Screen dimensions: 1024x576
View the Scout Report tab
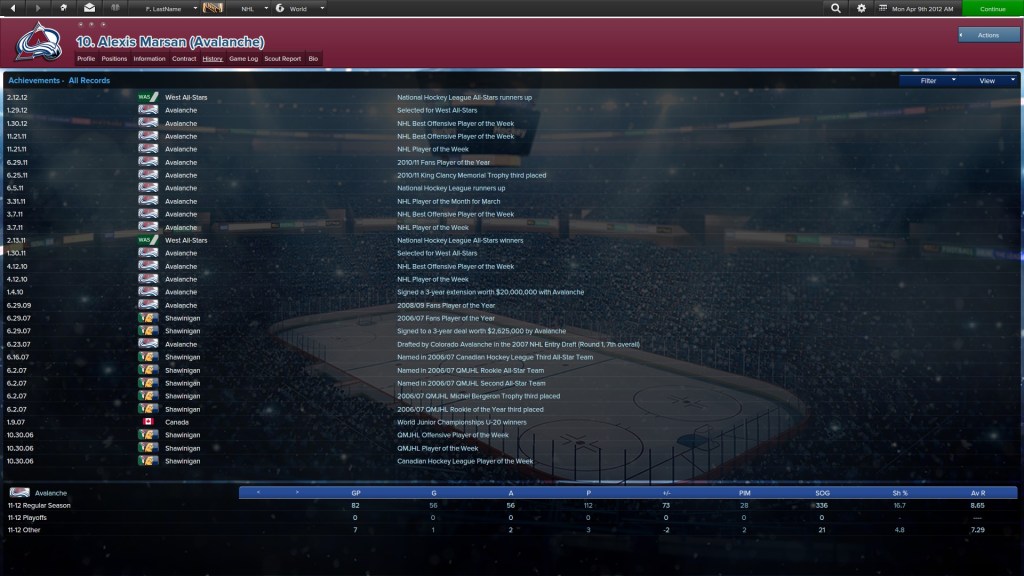[282, 59]
